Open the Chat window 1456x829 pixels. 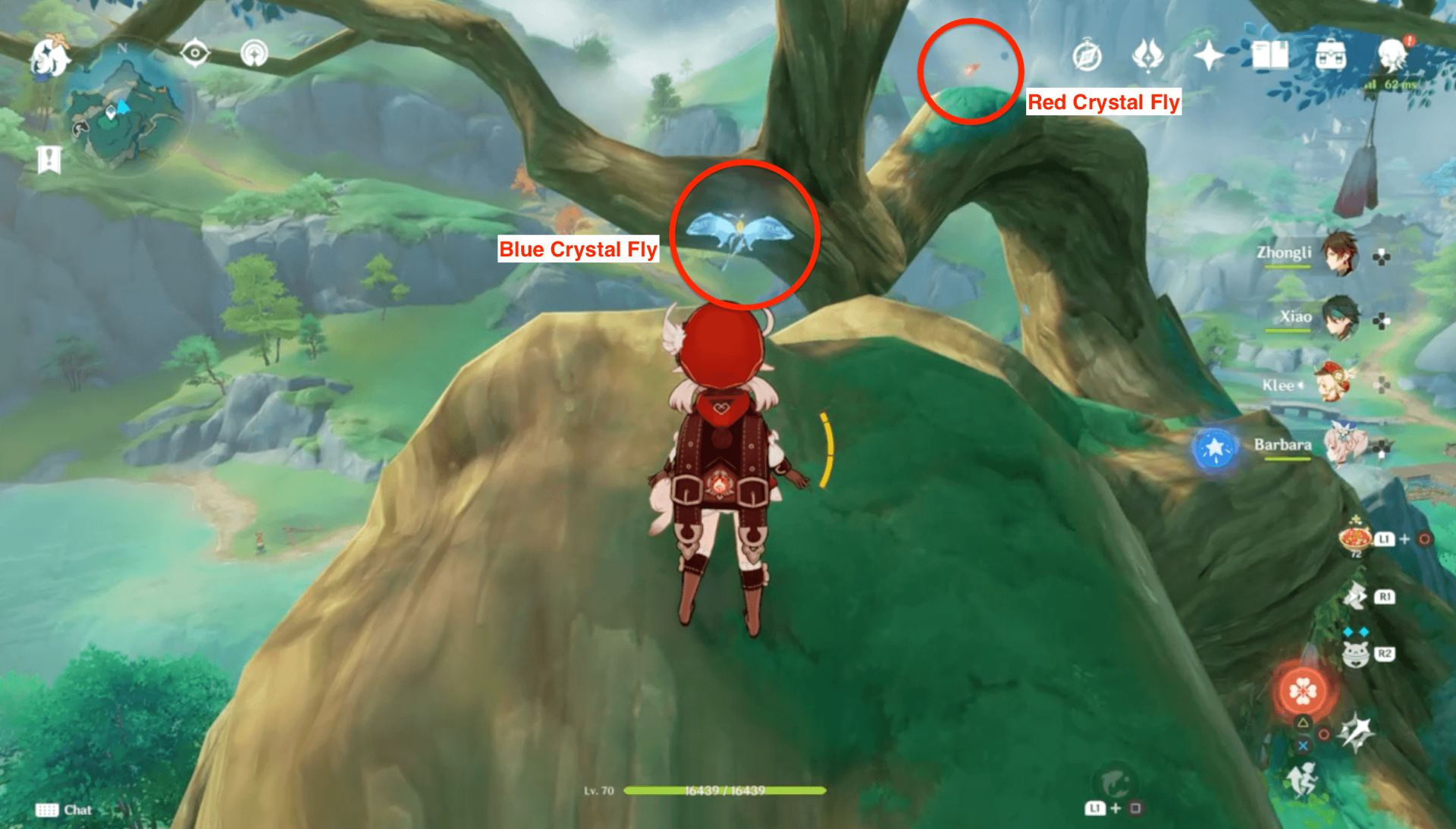(x=67, y=809)
